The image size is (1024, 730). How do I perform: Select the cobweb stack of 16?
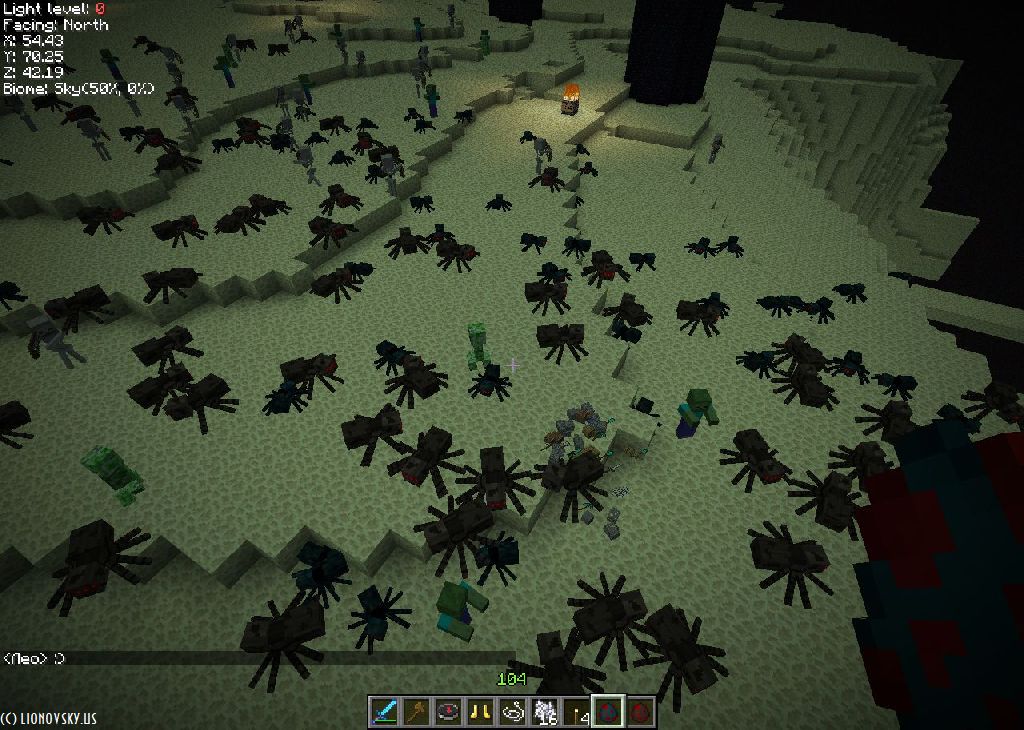545,711
